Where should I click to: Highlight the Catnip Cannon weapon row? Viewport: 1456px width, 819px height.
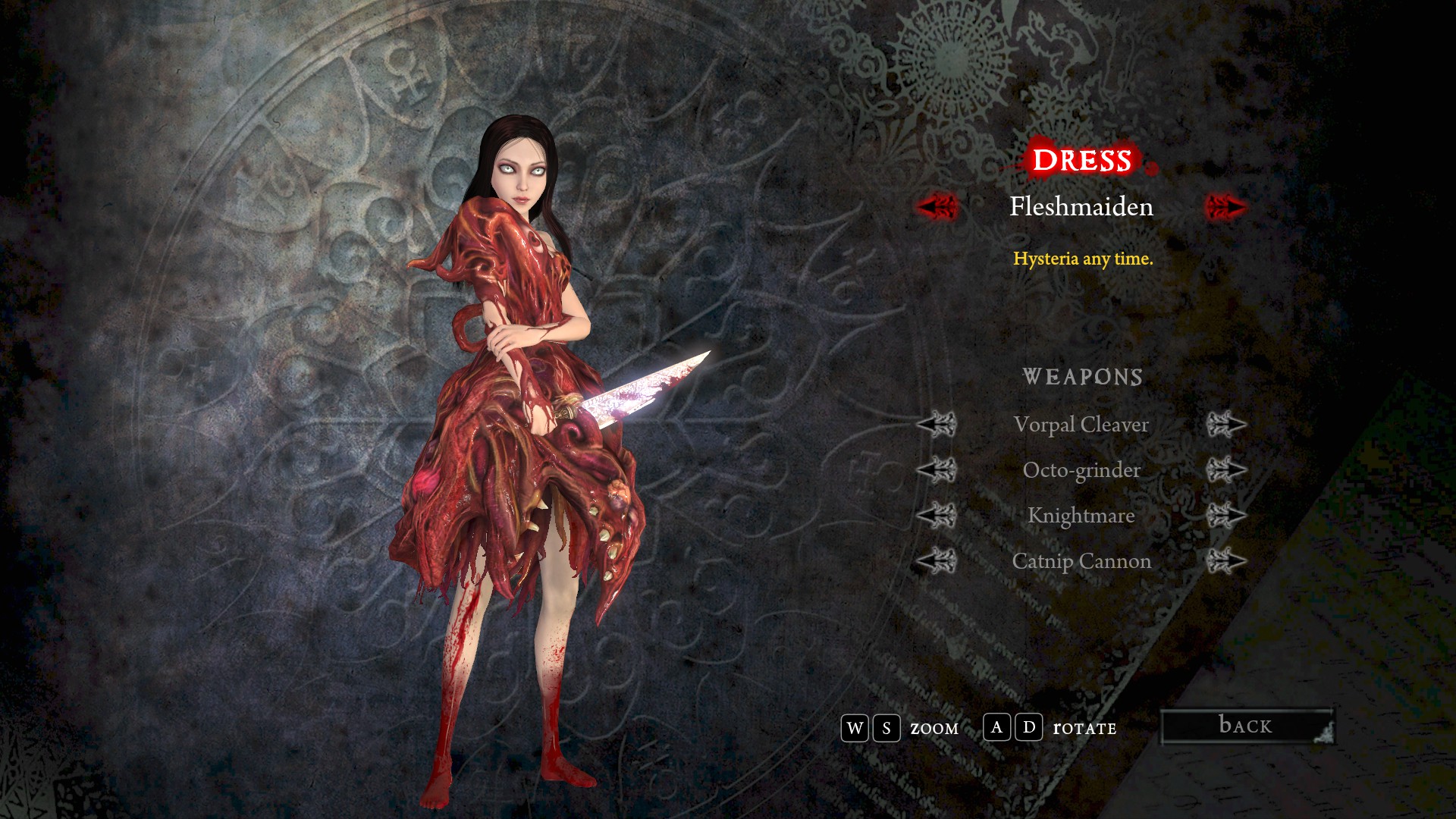click(x=1081, y=561)
